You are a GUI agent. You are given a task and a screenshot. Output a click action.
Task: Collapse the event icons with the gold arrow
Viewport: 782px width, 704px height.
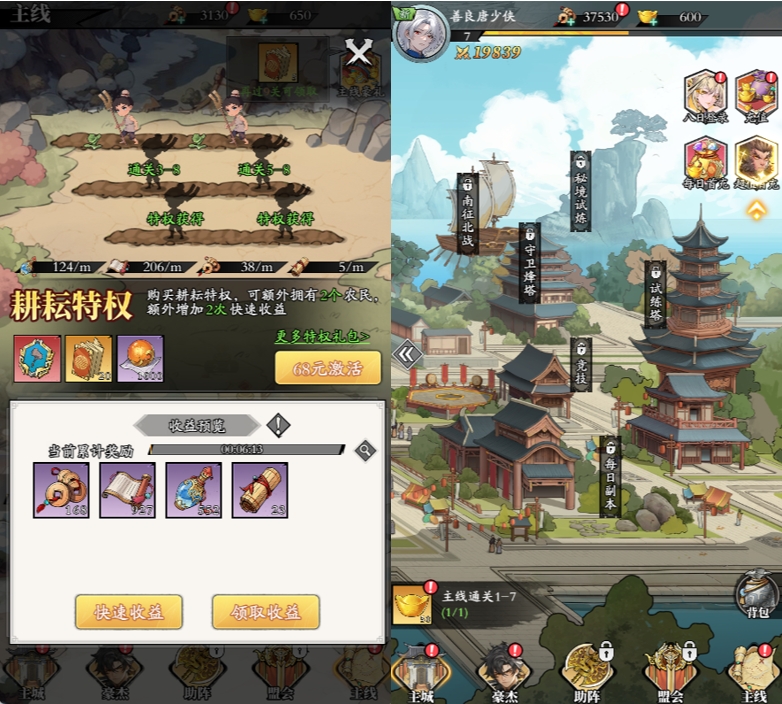coord(757,210)
